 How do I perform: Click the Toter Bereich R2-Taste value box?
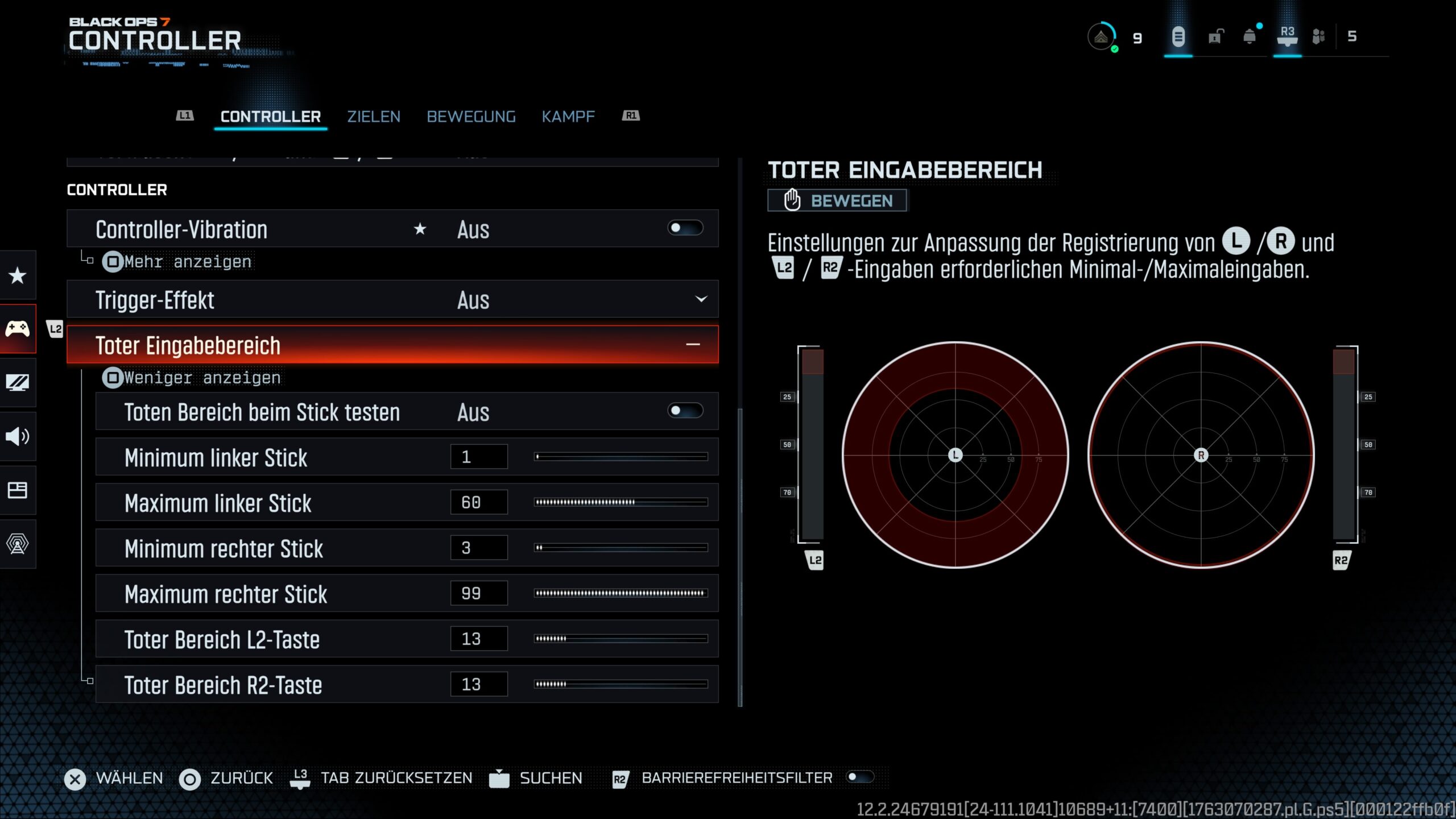pyautogui.click(x=478, y=684)
